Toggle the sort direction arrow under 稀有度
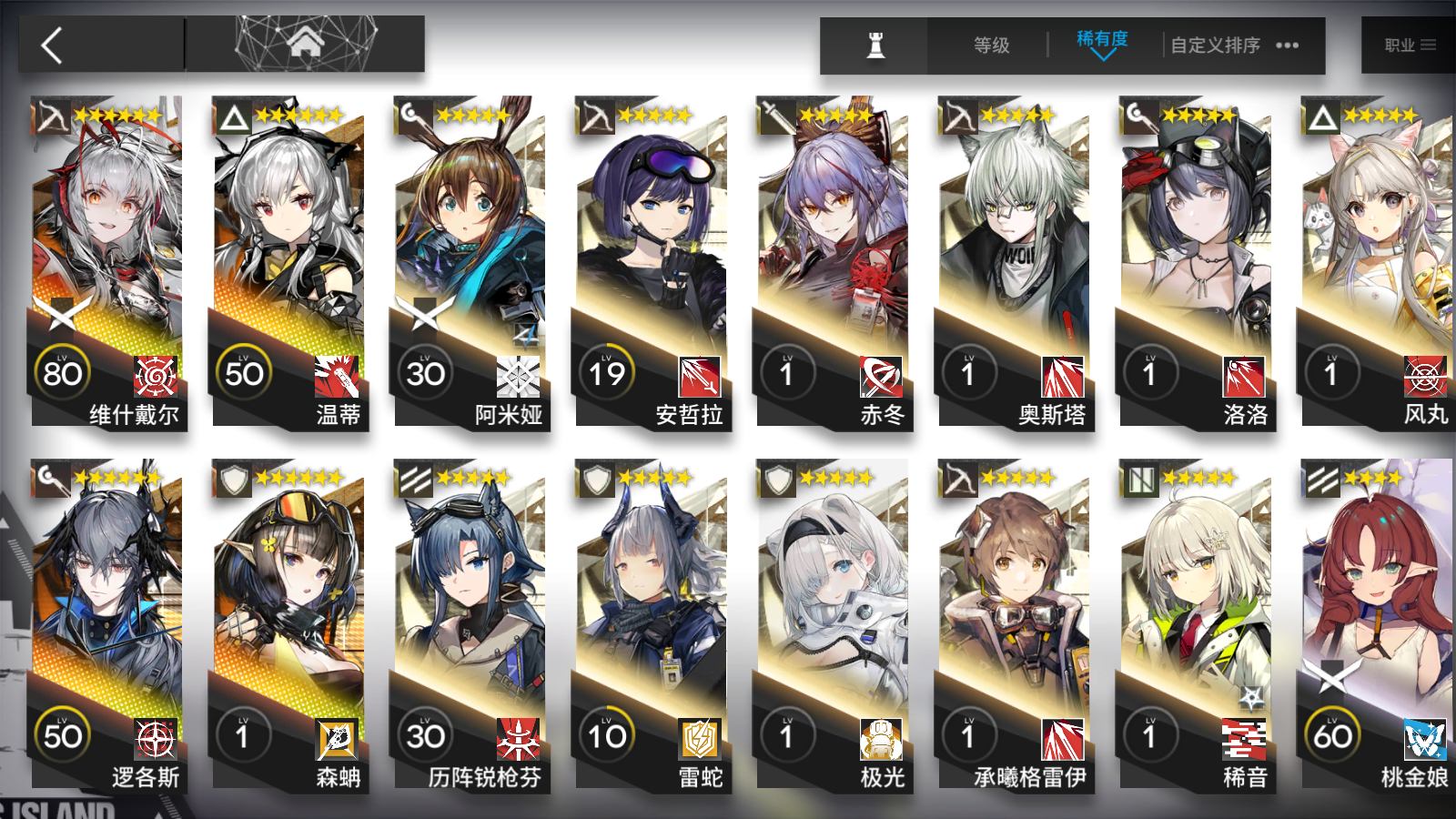The image size is (1456, 819). coord(1101,56)
